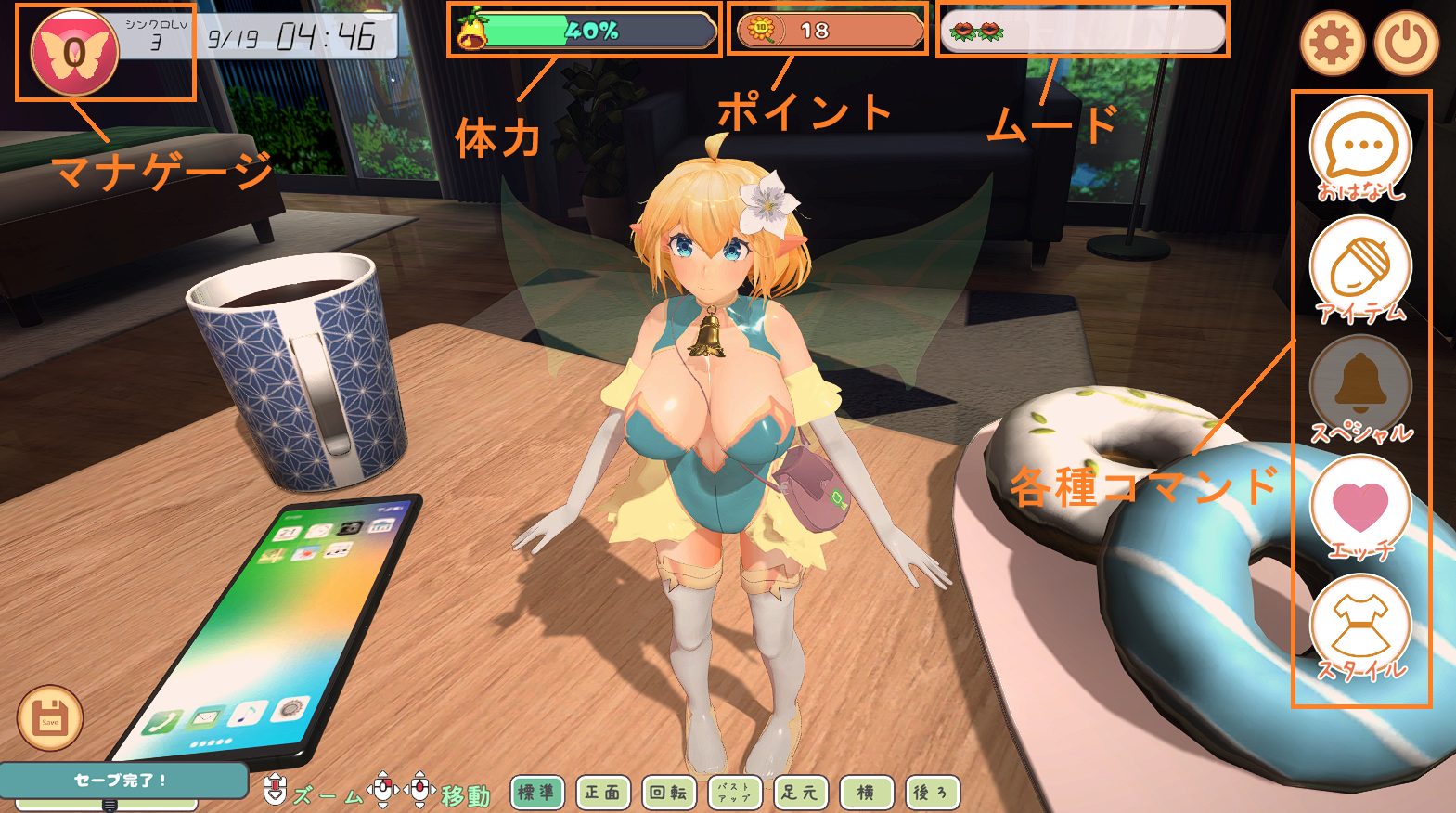Screen dimensions: 1456x813
Task: Click the butterfly mana gauge orb
Action: tap(74, 53)
